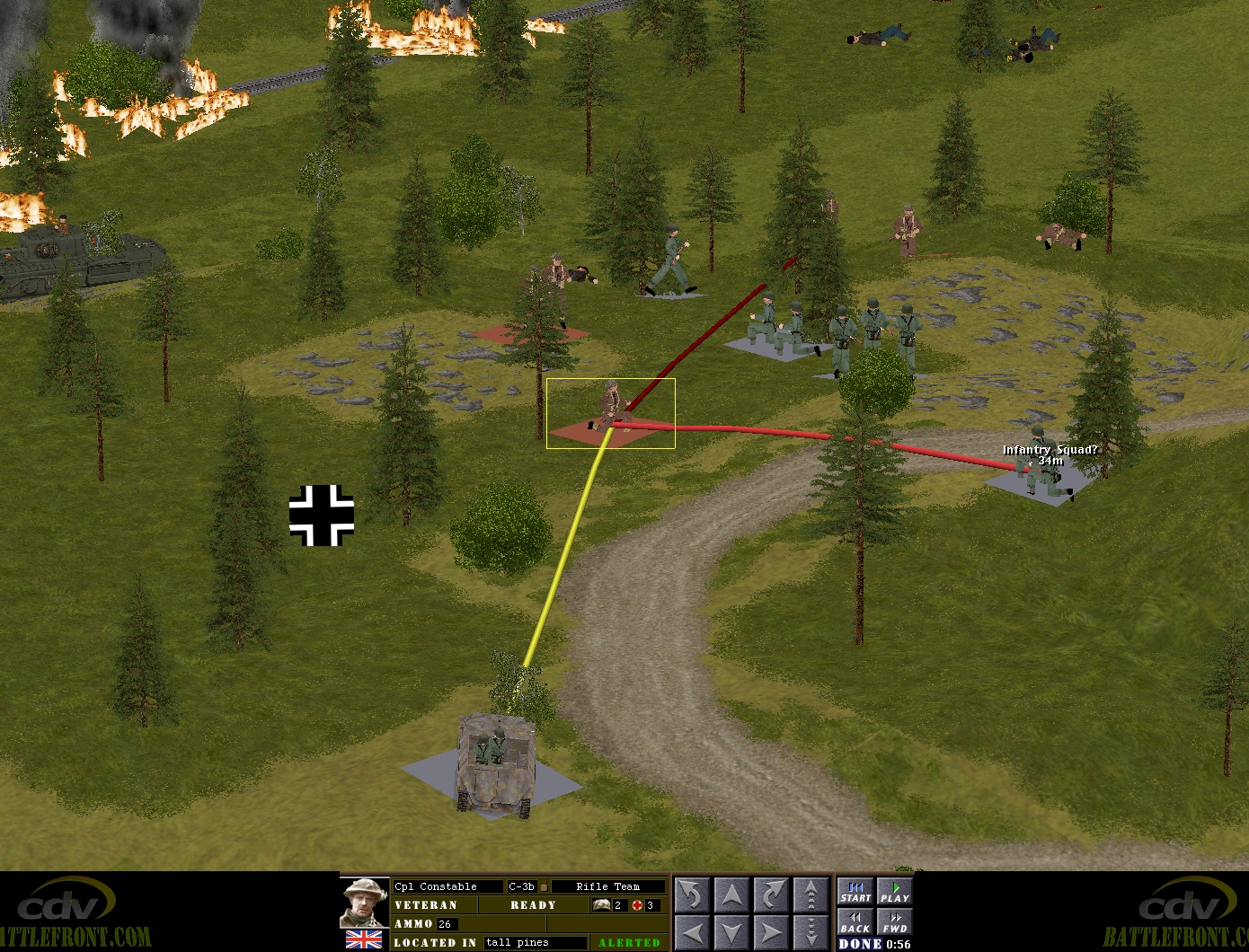Move the camera forward with the up arrow
Image resolution: width=1249 pixels, height=952 pixels.
point(731,895)
